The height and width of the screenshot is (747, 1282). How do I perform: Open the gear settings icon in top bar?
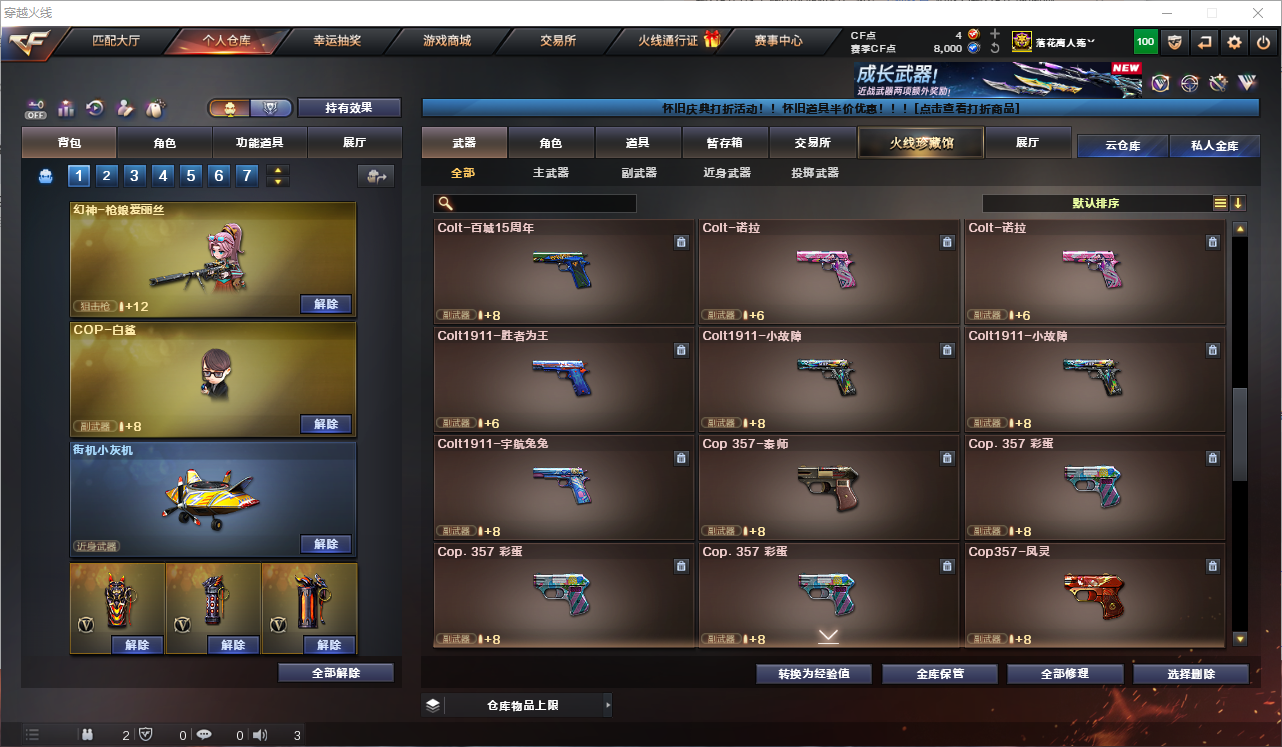pyautogui.click(x=1235, y=42)
